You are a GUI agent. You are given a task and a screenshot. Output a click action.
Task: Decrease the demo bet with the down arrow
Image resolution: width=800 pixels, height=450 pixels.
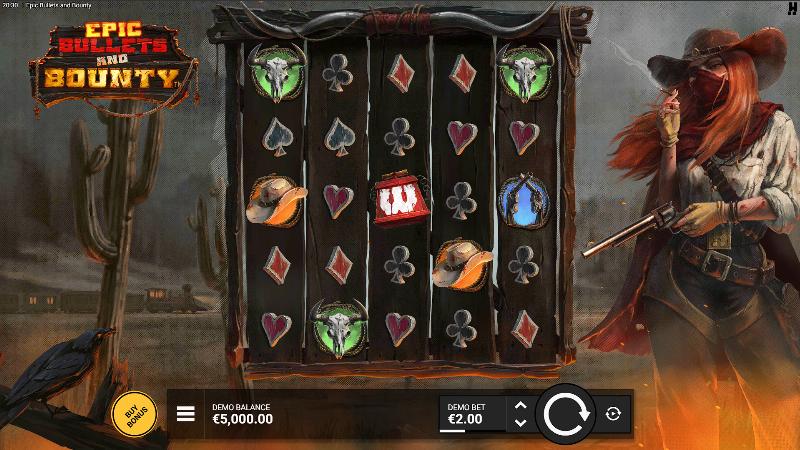coord(519,422)
